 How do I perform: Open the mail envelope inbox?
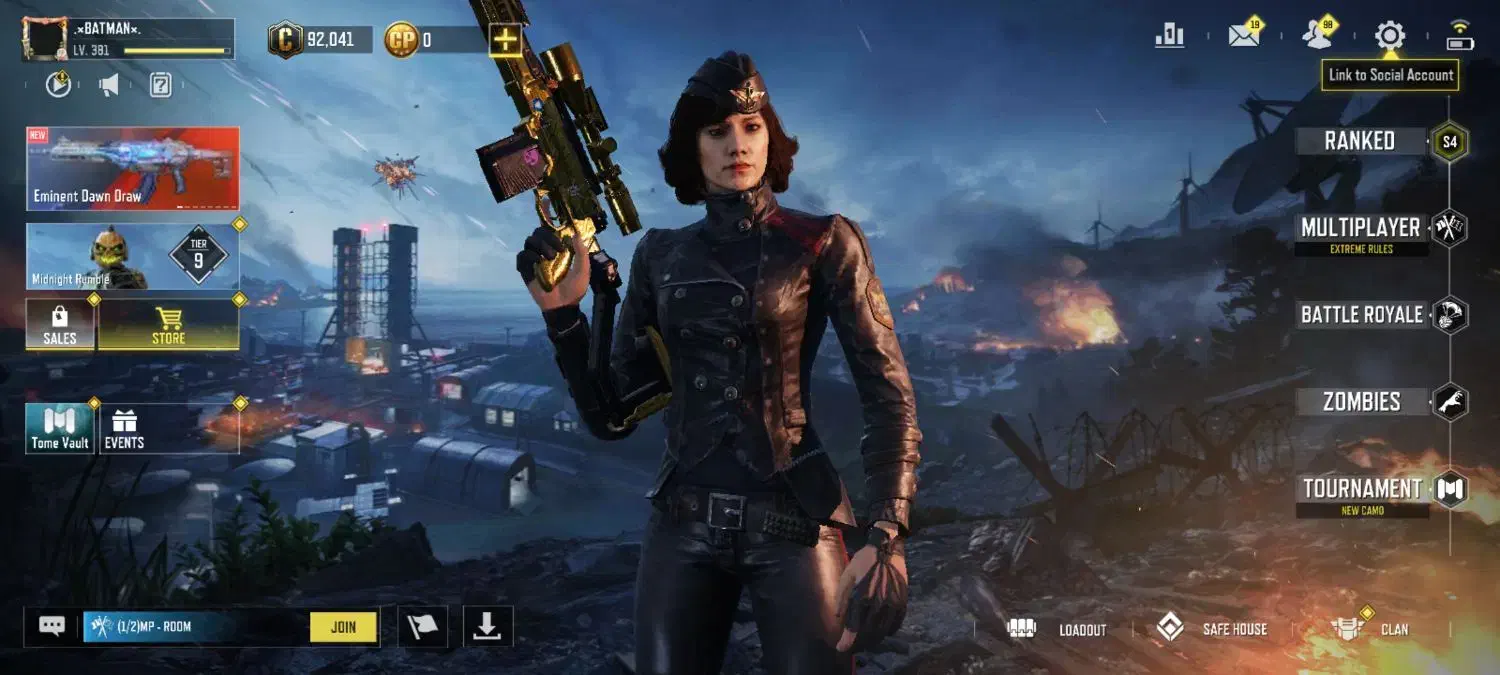[1244, 36]
